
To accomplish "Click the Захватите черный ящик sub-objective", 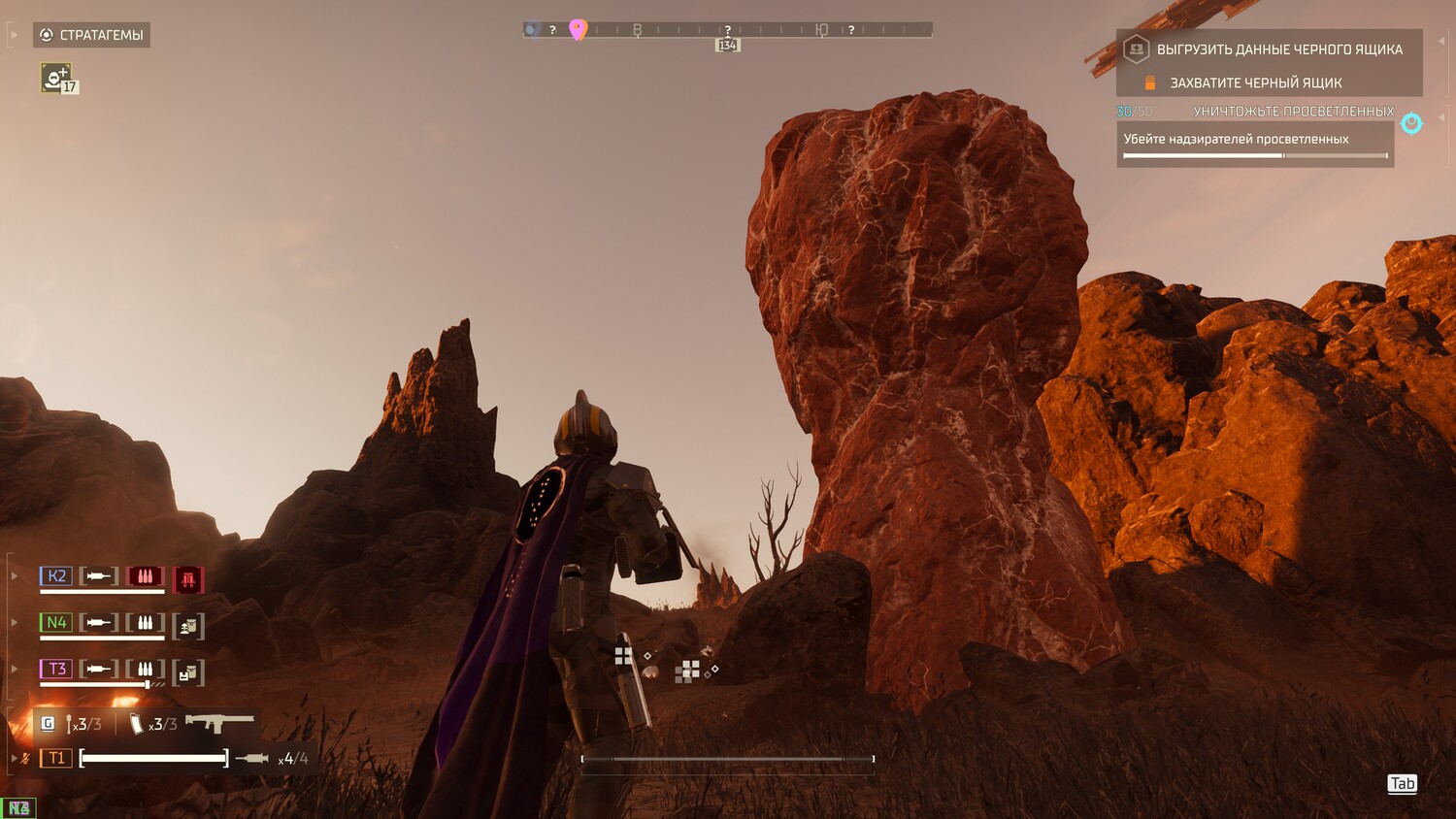I will coord(1255,83).
